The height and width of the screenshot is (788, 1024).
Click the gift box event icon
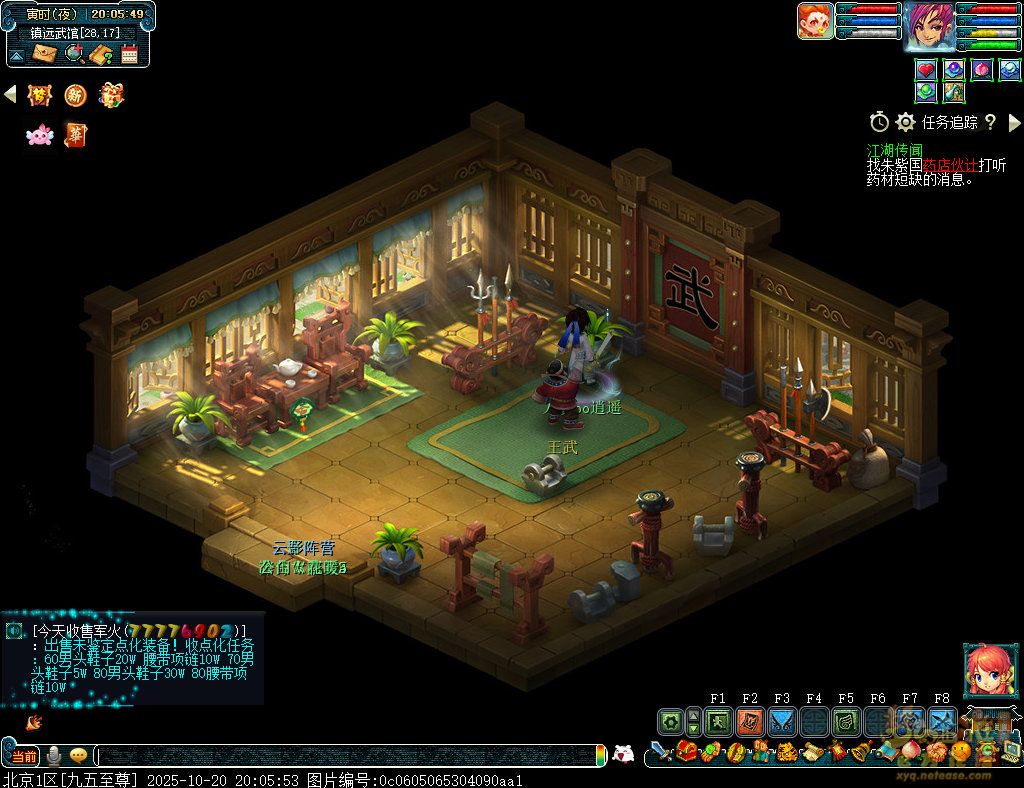point(111,95)
